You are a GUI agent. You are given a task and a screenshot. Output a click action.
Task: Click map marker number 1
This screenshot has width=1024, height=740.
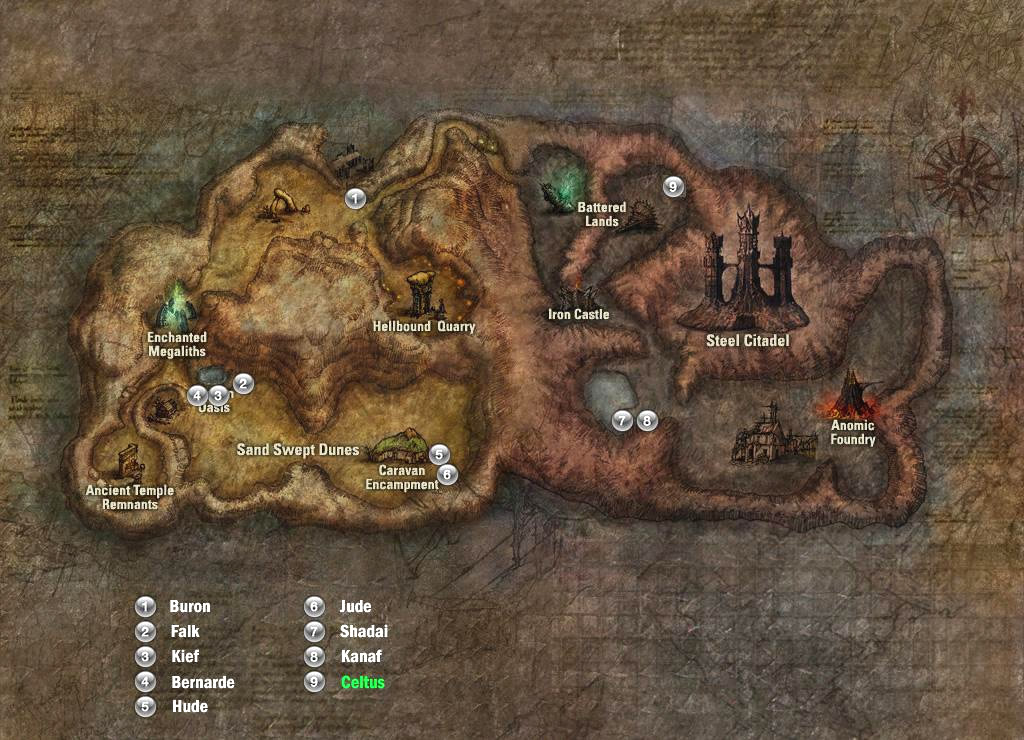click(x=355, y=198)
